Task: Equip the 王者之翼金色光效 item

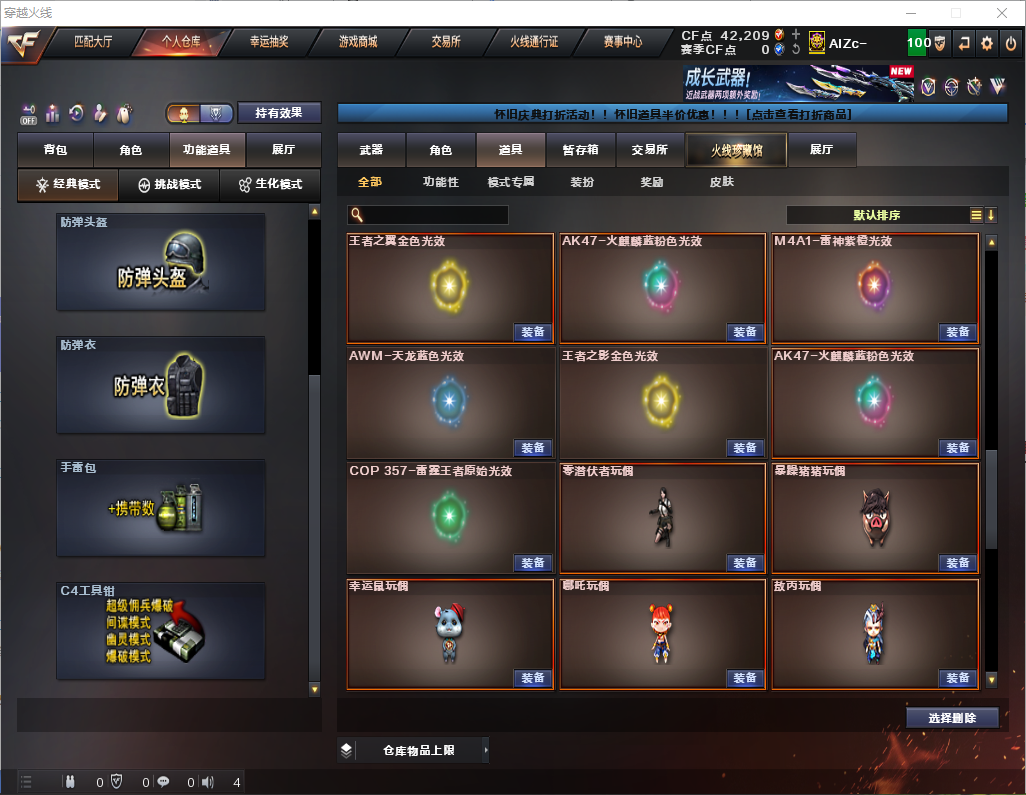Action: tap(533, 332)
